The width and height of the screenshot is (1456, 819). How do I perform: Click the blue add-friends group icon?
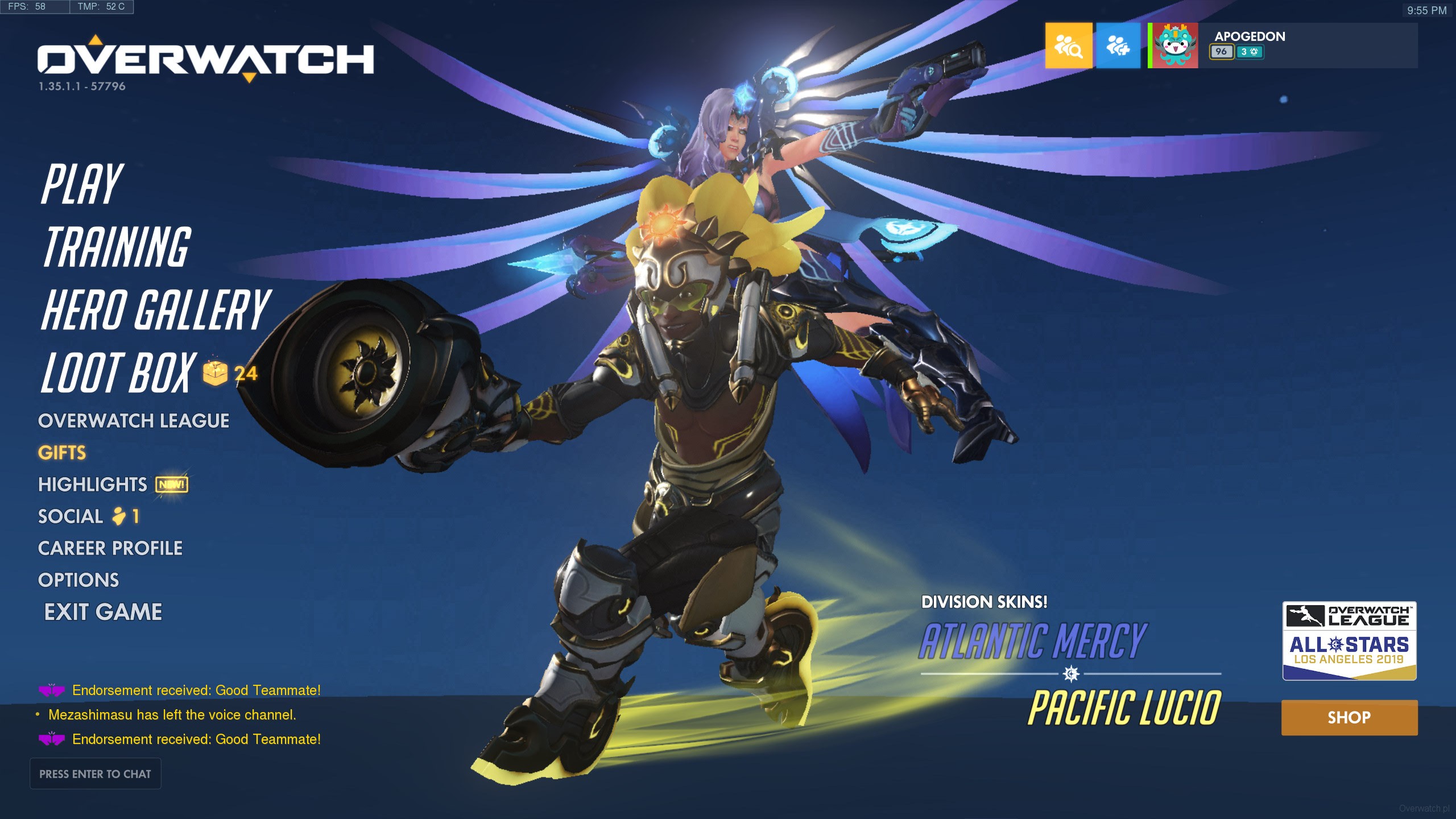click(1118, 45)
